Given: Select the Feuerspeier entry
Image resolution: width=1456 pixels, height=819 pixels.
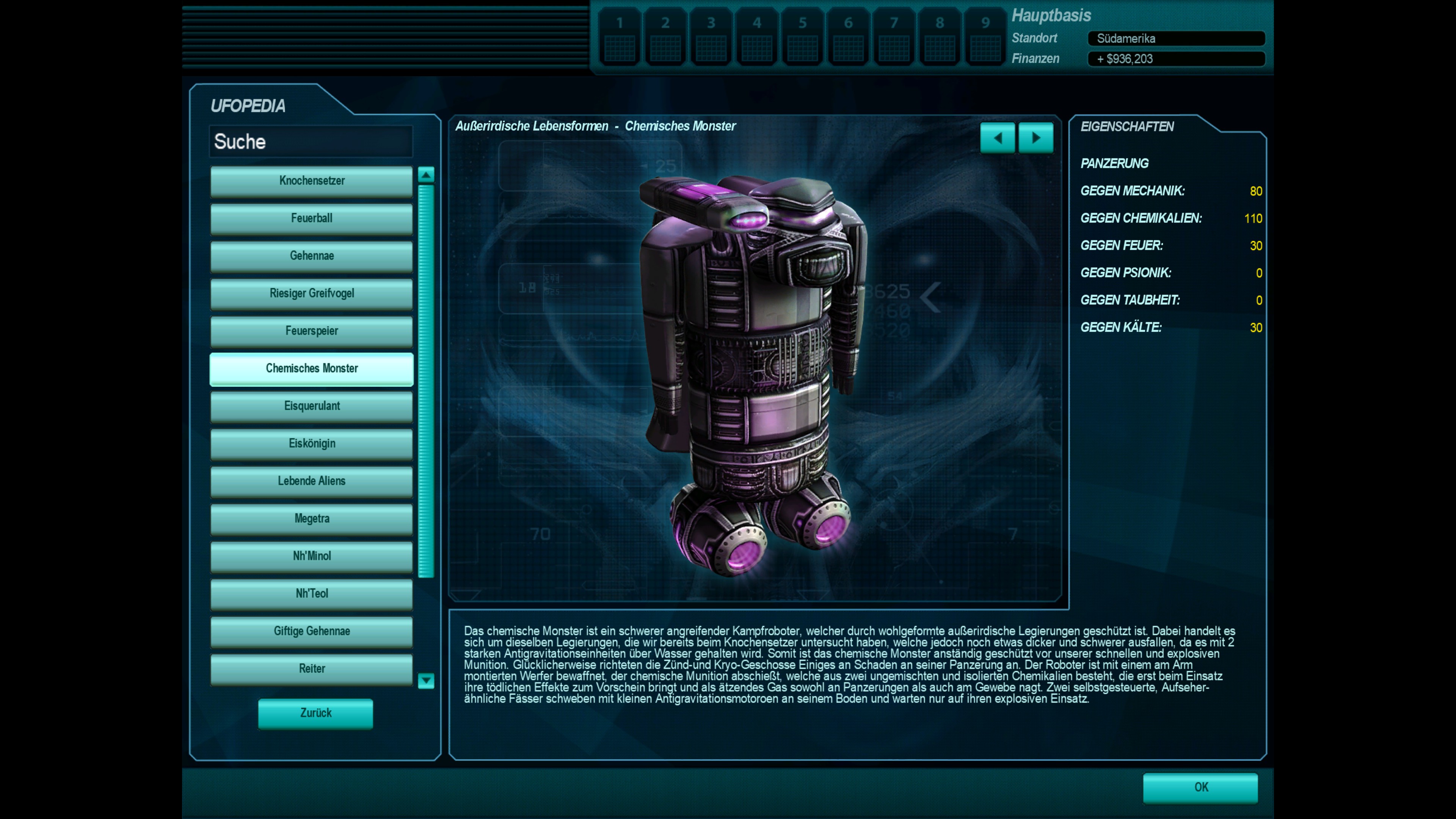Looking at the screenshot, I should [x=311, y=331].
